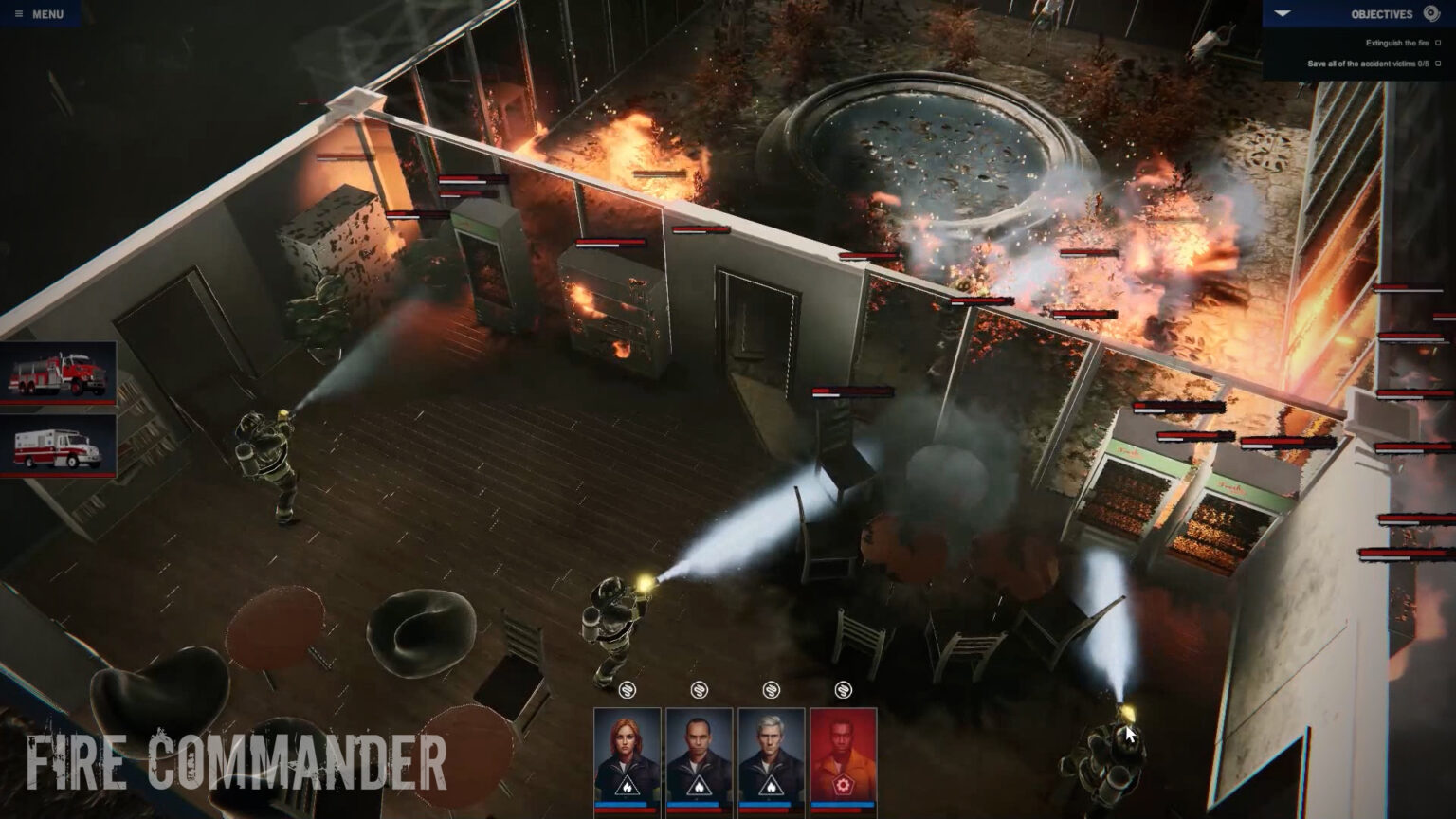The width and height of the screenshot is (1456, 819).
Task: Select the hose icon above the red-haired firefighter
Action: [628, 690]
